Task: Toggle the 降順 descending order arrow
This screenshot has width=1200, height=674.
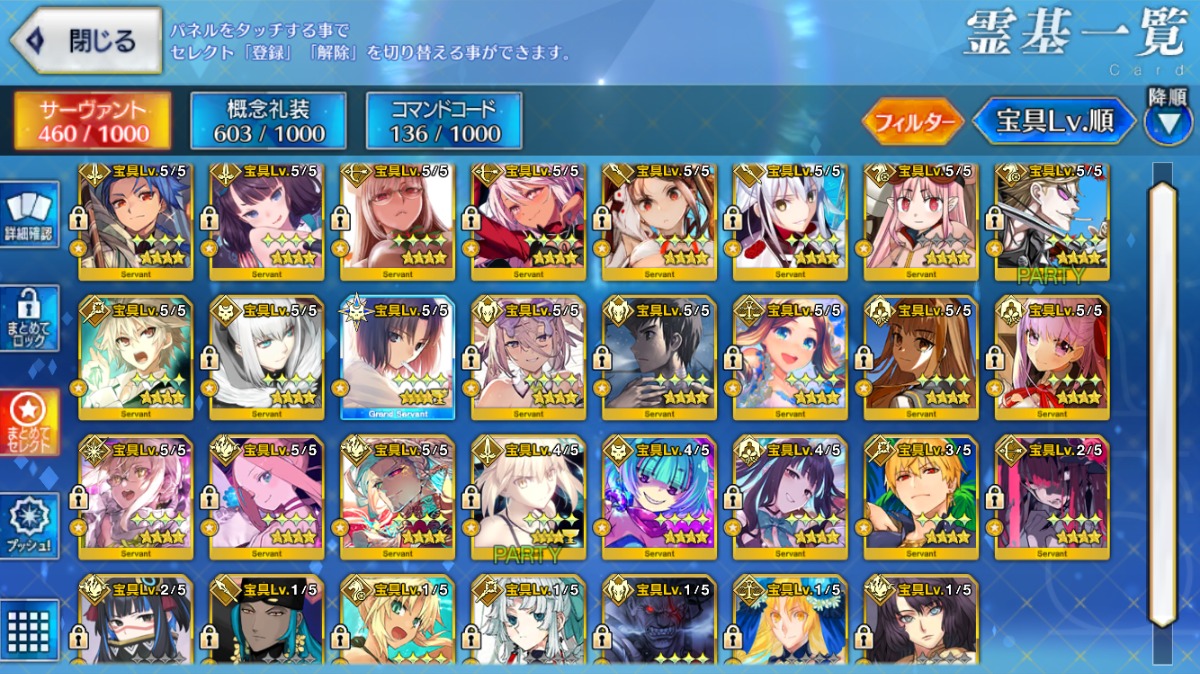Action: pos(1167,121)
